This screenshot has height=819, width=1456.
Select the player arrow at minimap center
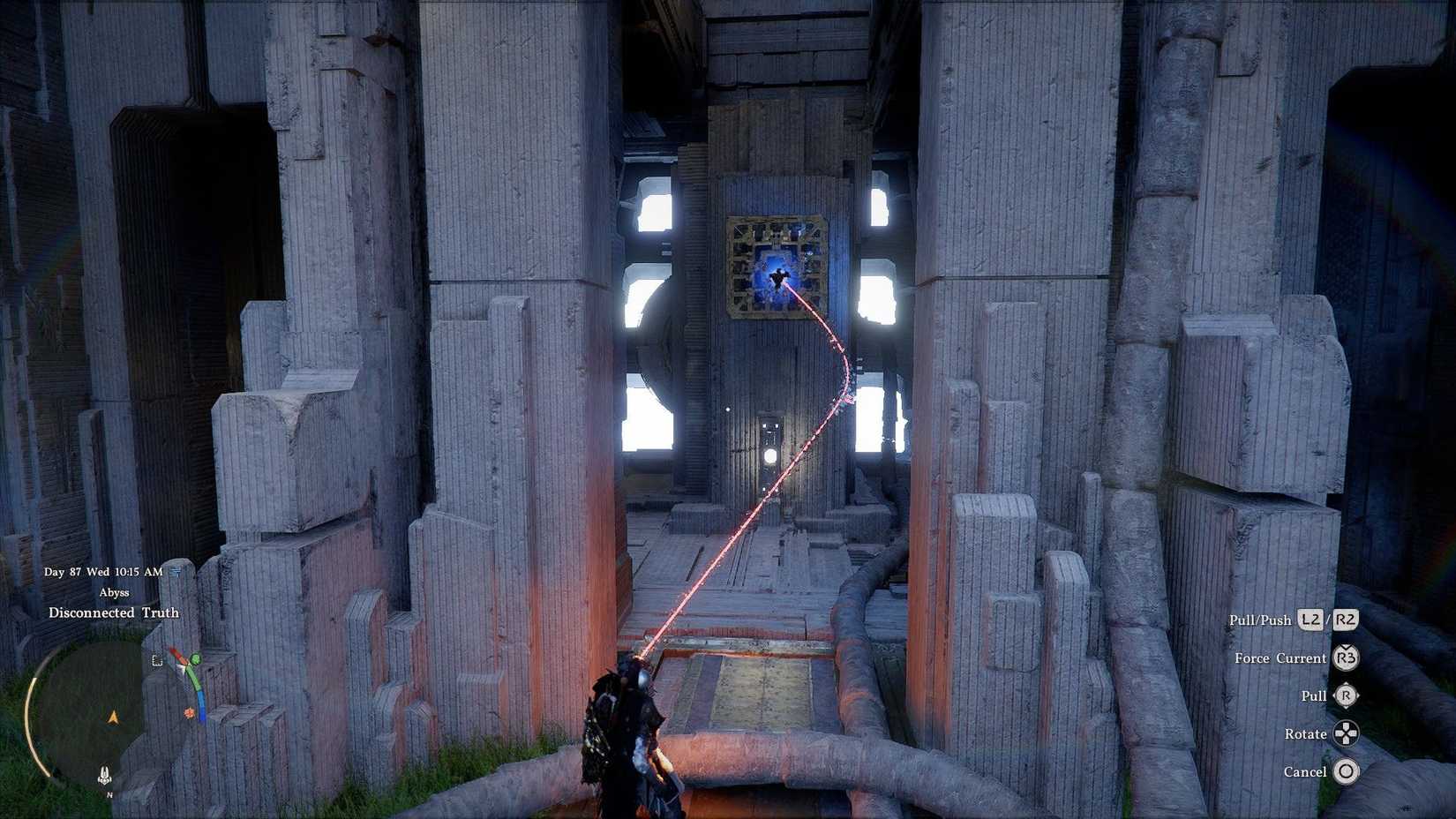[x=113, y=717]
